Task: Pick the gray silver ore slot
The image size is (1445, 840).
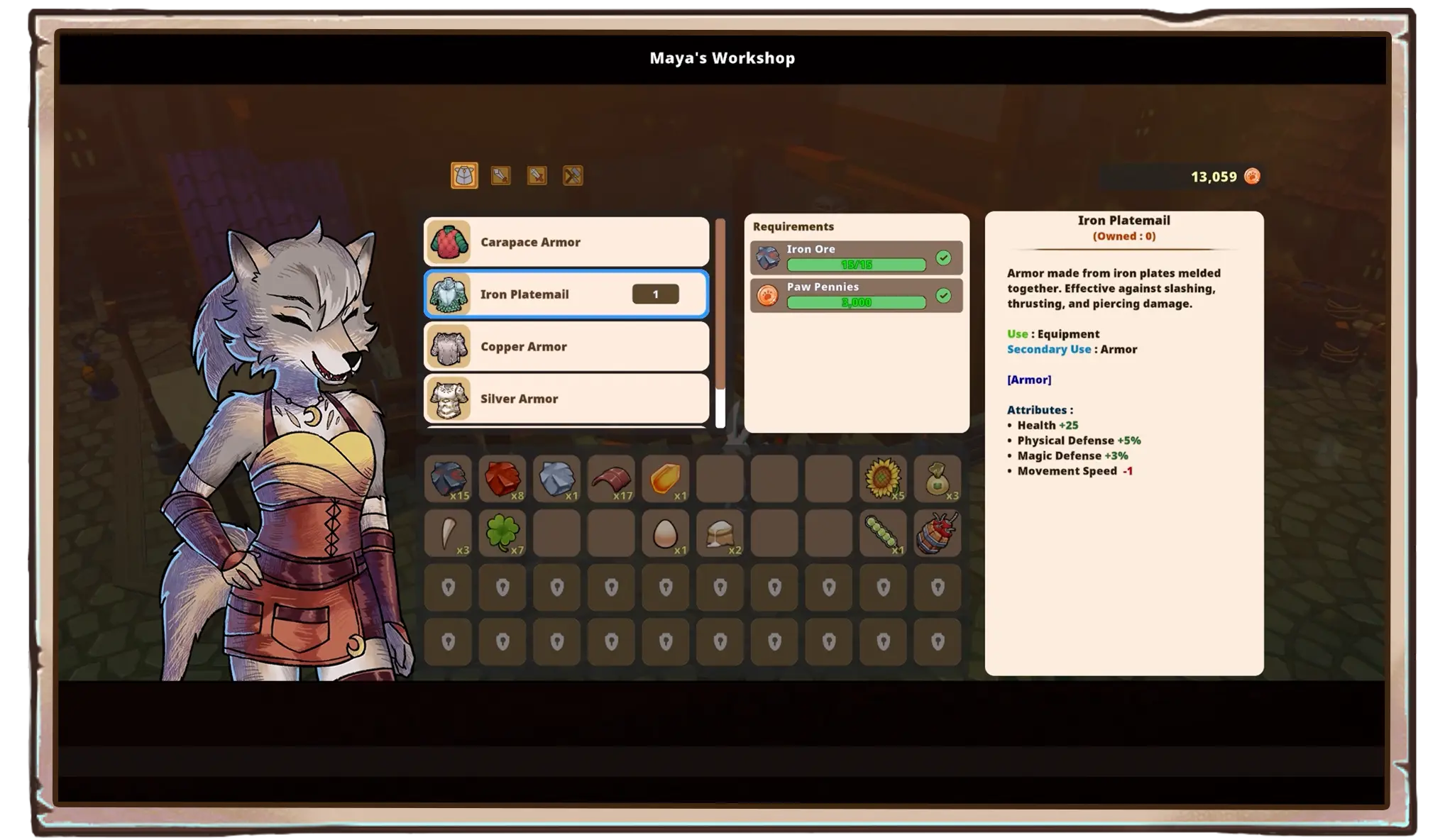Action: click(557, 479)
